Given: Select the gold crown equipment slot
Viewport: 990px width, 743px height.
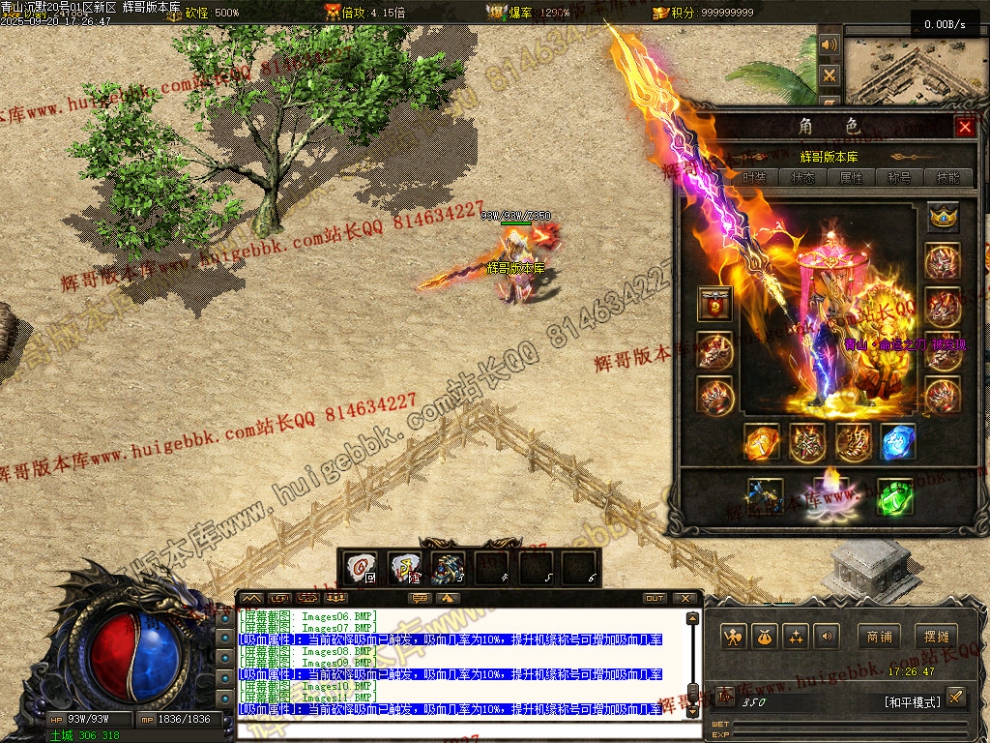Looking at the screenshot, I should [942, 216].
